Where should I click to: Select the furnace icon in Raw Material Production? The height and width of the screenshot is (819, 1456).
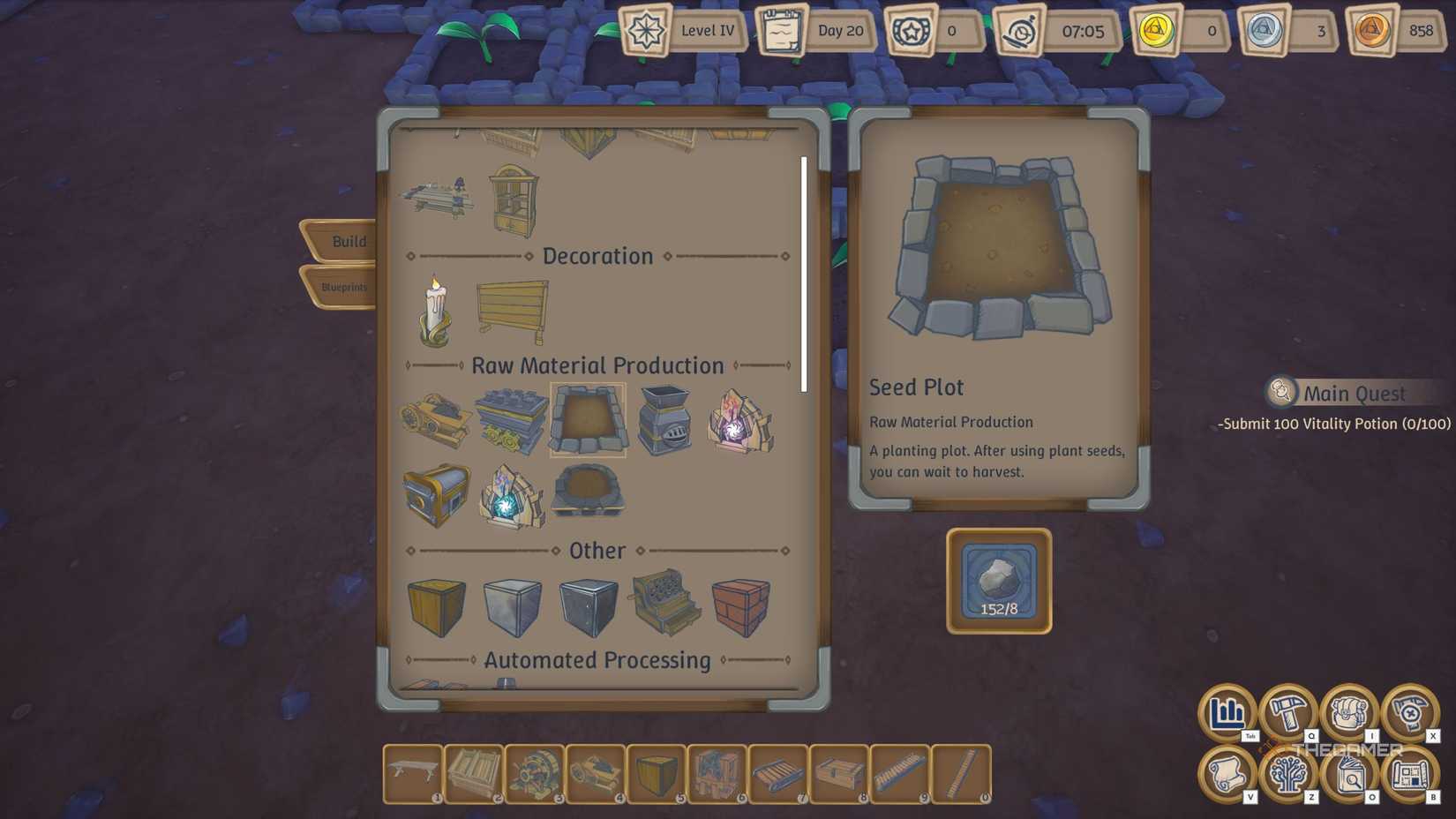[x=663, y=422]
